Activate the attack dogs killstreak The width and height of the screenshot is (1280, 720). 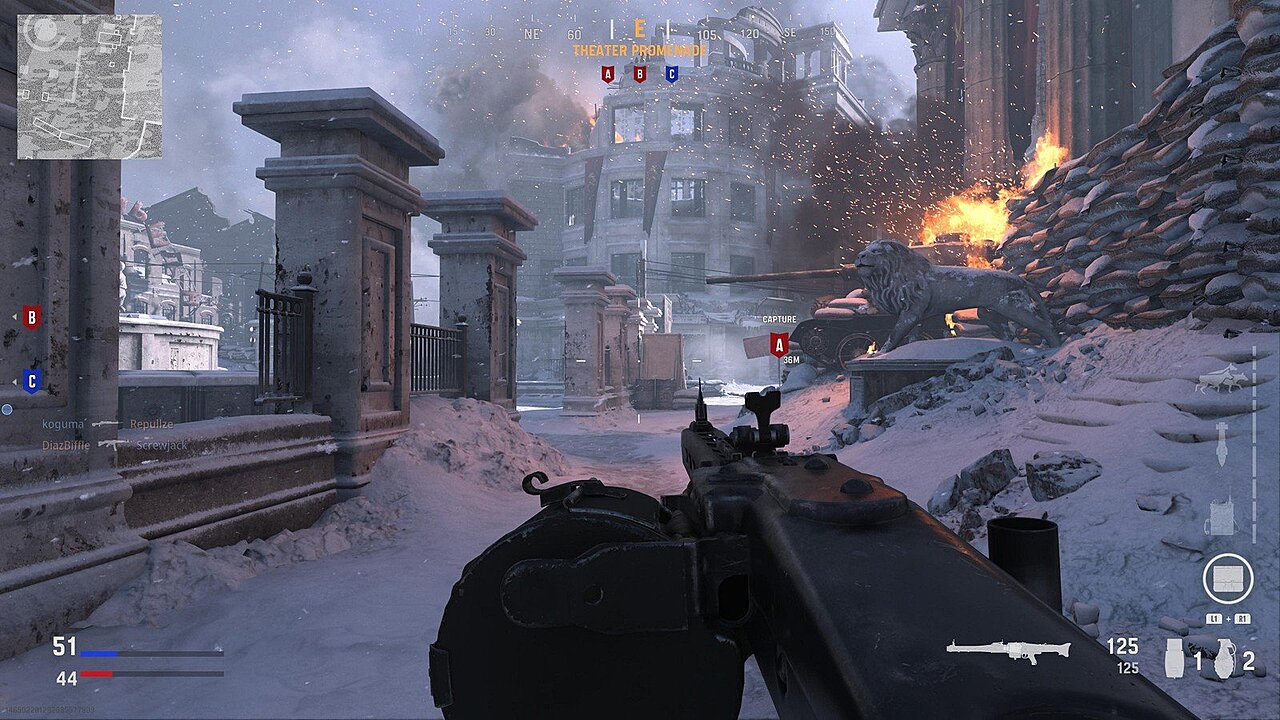point(1220,380)
